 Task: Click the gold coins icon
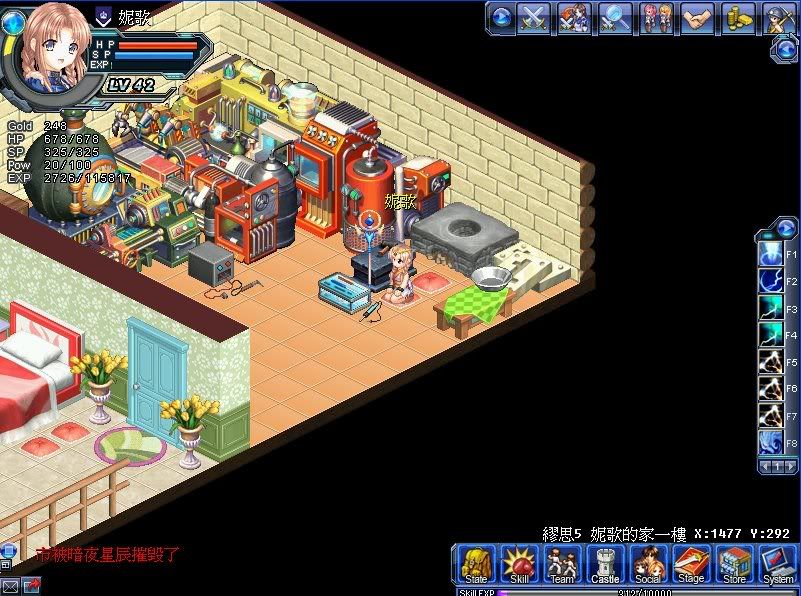(739, 18)
